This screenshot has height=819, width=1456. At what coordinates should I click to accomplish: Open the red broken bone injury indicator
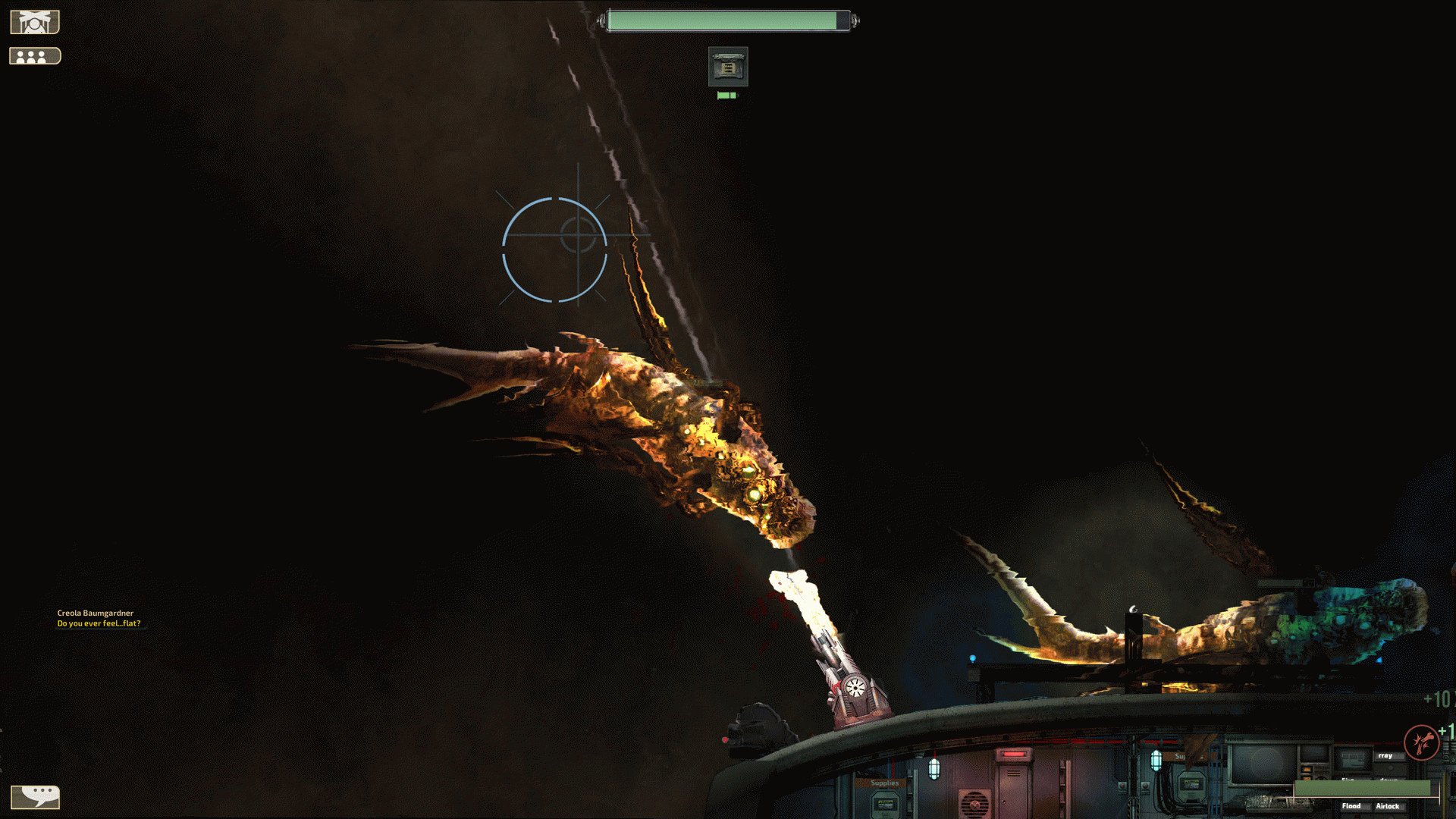tap(1421, 742)
